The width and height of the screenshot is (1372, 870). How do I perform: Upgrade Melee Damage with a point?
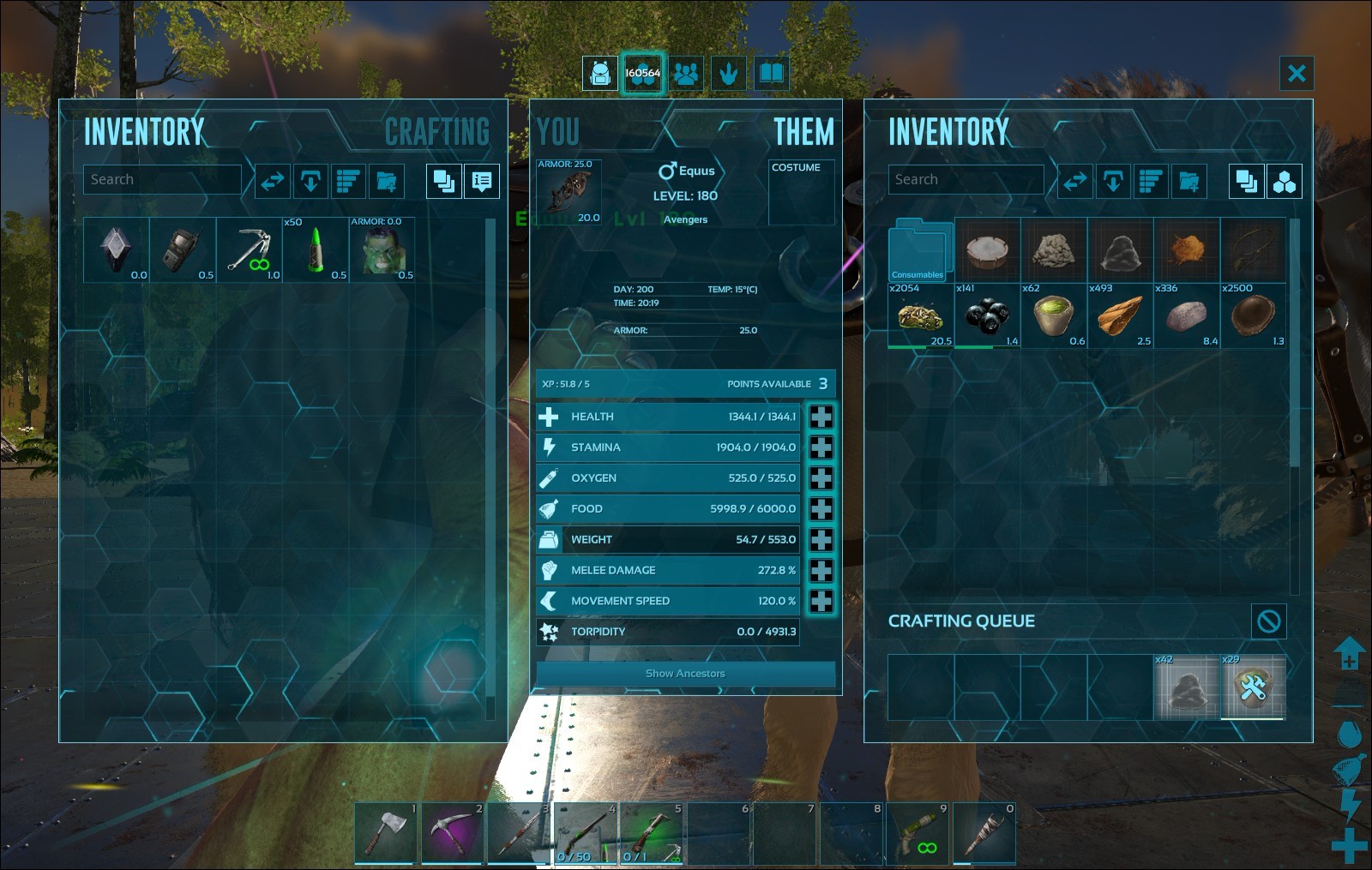tap(821, 571)
